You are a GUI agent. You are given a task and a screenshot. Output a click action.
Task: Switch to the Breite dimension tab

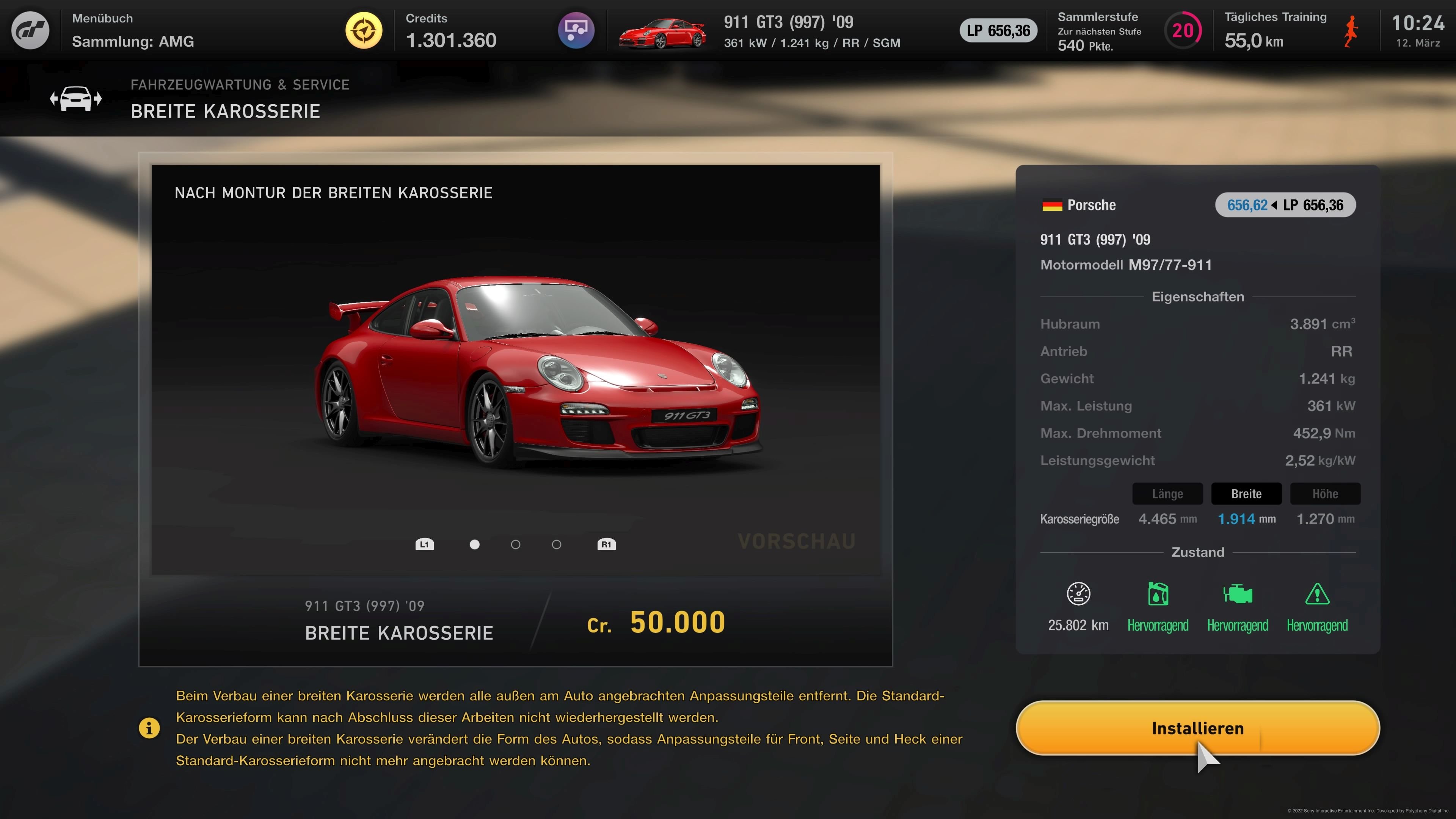pyautogui.click(x=1246, y=493)
